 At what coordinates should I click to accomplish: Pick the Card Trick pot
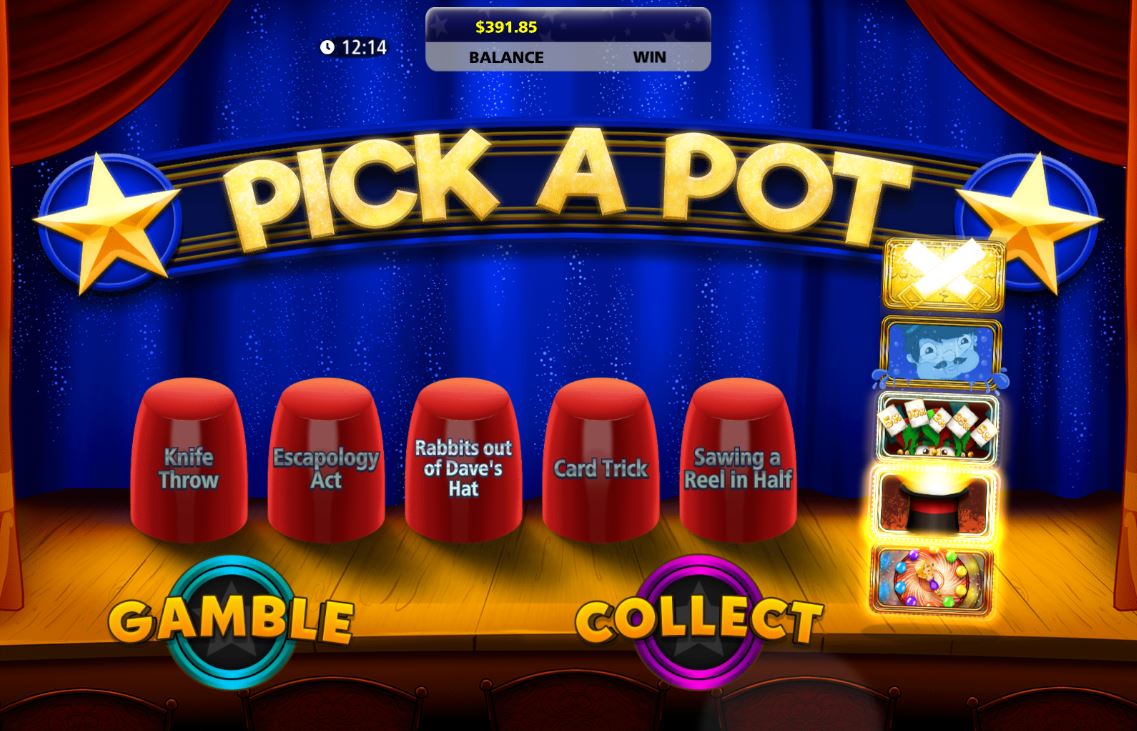600,462
